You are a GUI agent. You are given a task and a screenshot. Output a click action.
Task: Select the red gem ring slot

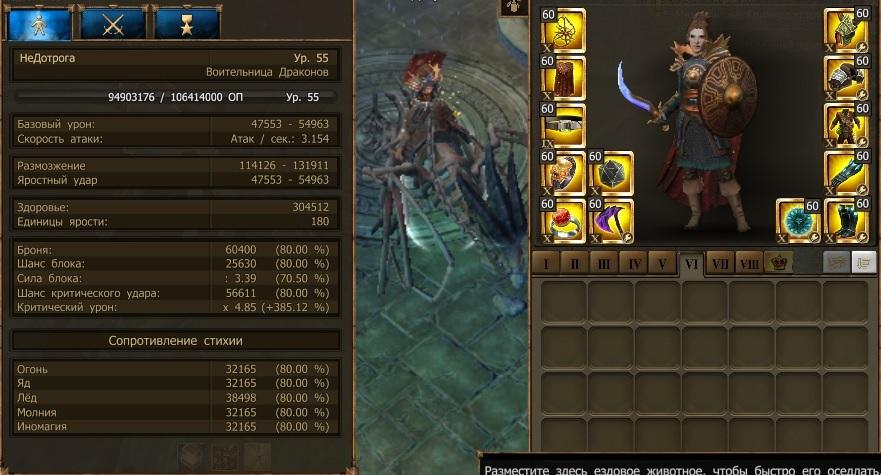point(563,220)
